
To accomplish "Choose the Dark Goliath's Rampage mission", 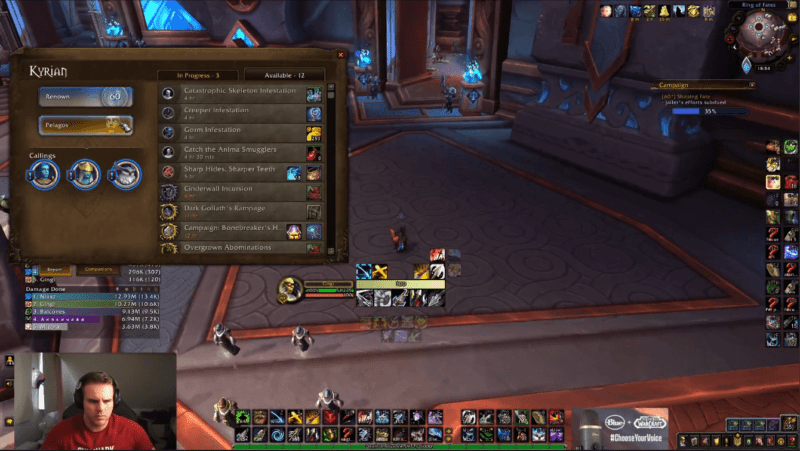I will (240, 211).
